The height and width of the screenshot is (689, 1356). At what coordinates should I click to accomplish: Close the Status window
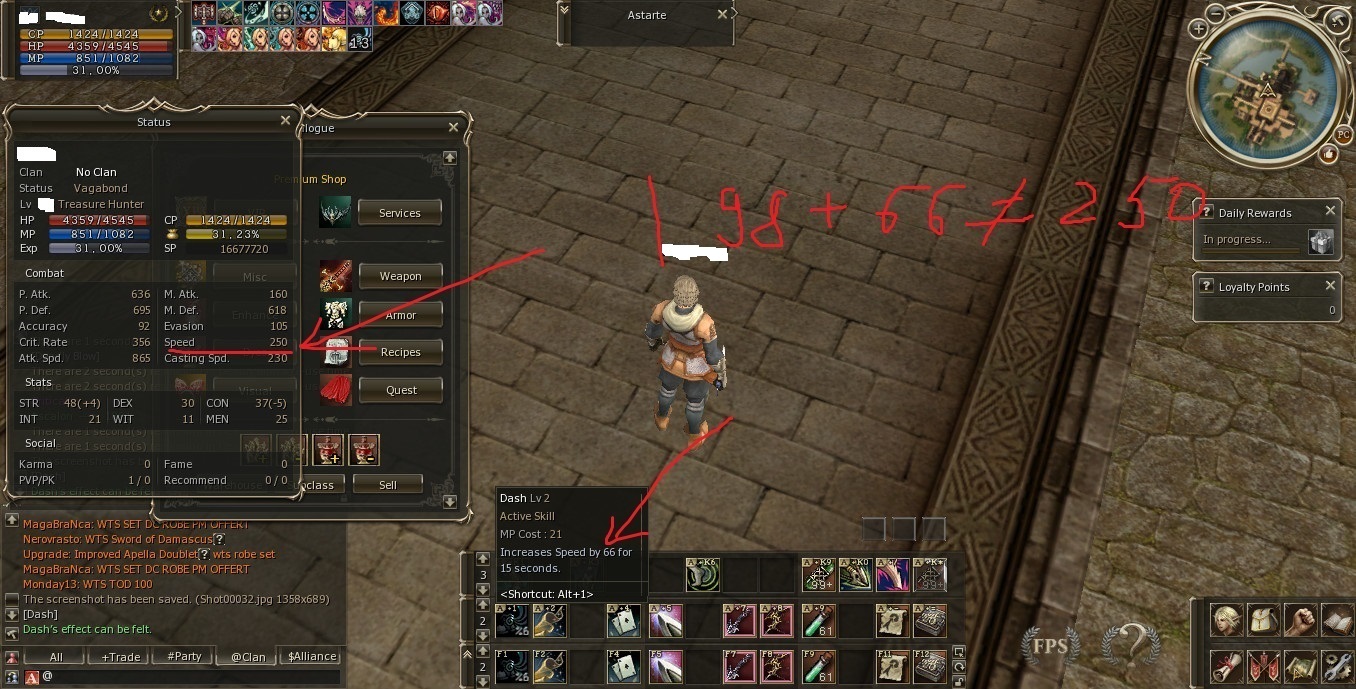click(x=285, y=121)
